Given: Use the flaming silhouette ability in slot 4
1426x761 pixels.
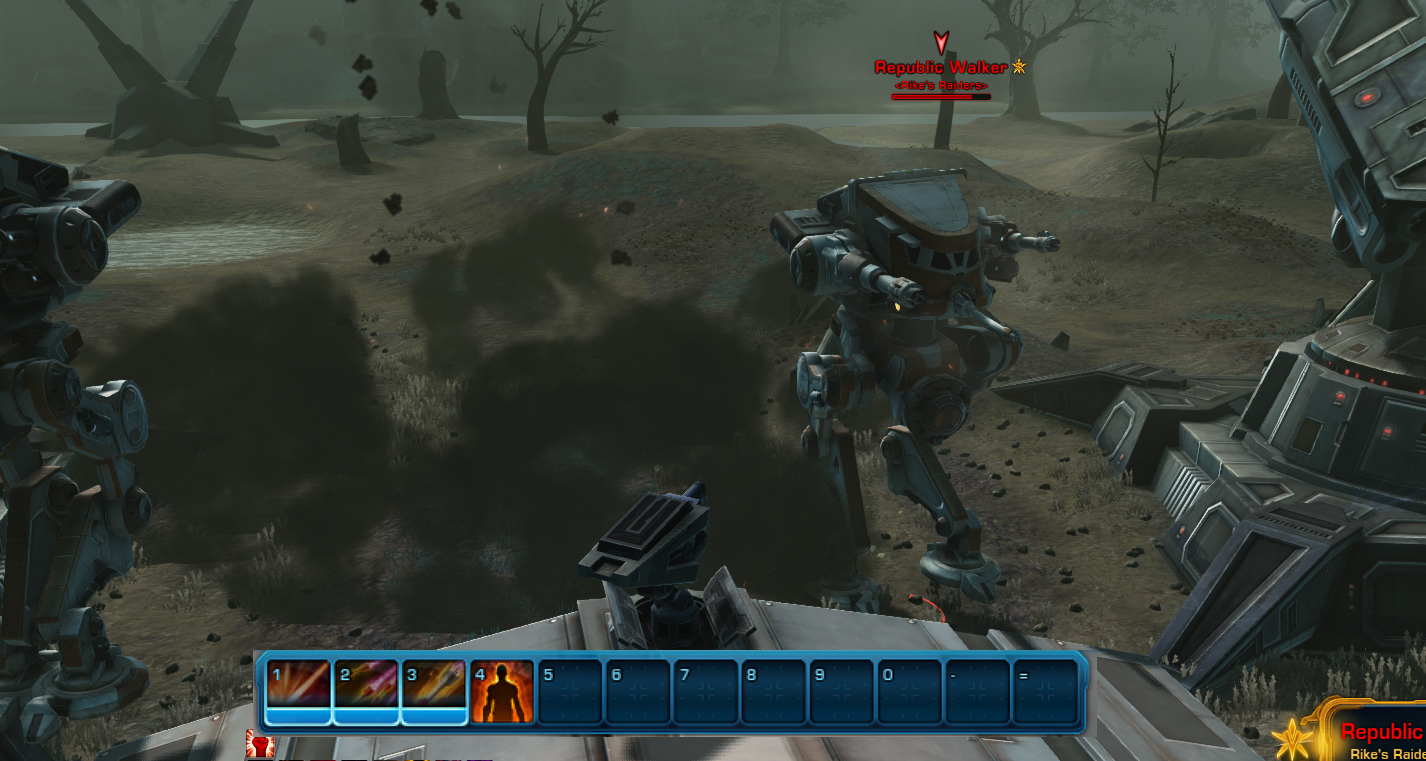Looking at the screenshot, I should point(502,691).
